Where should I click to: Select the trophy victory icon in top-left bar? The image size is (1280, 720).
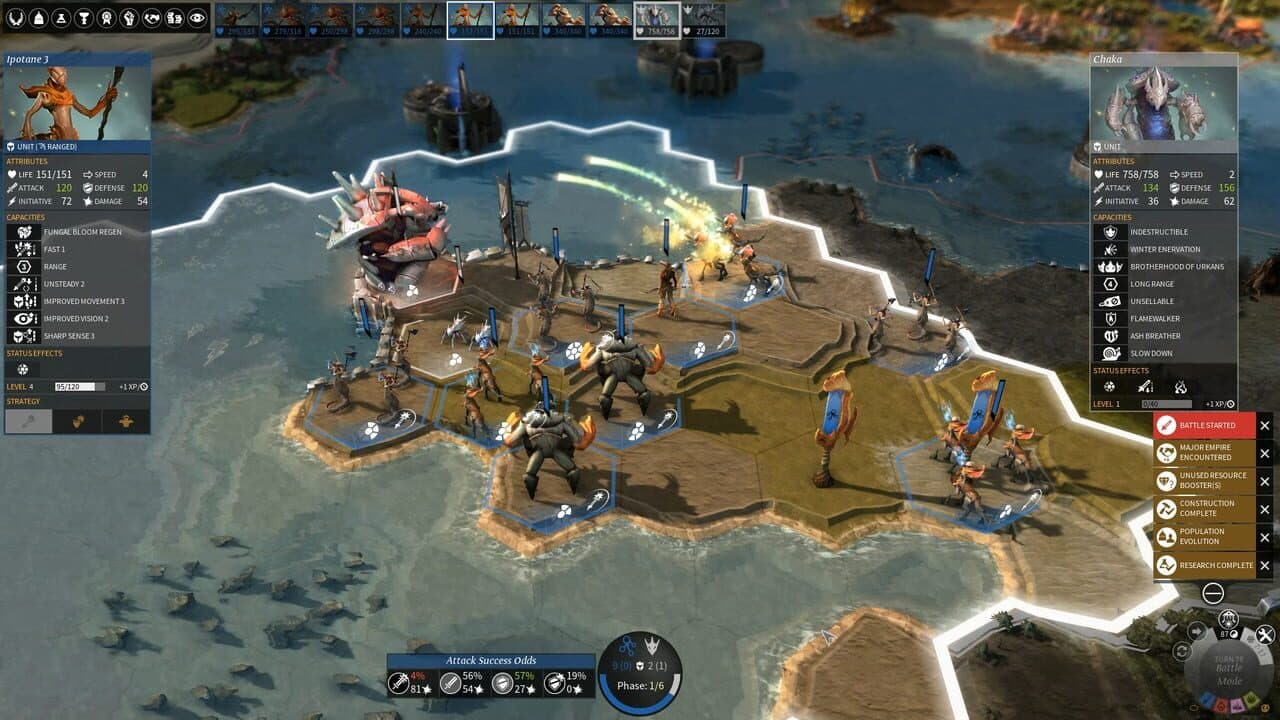point(84,17)
